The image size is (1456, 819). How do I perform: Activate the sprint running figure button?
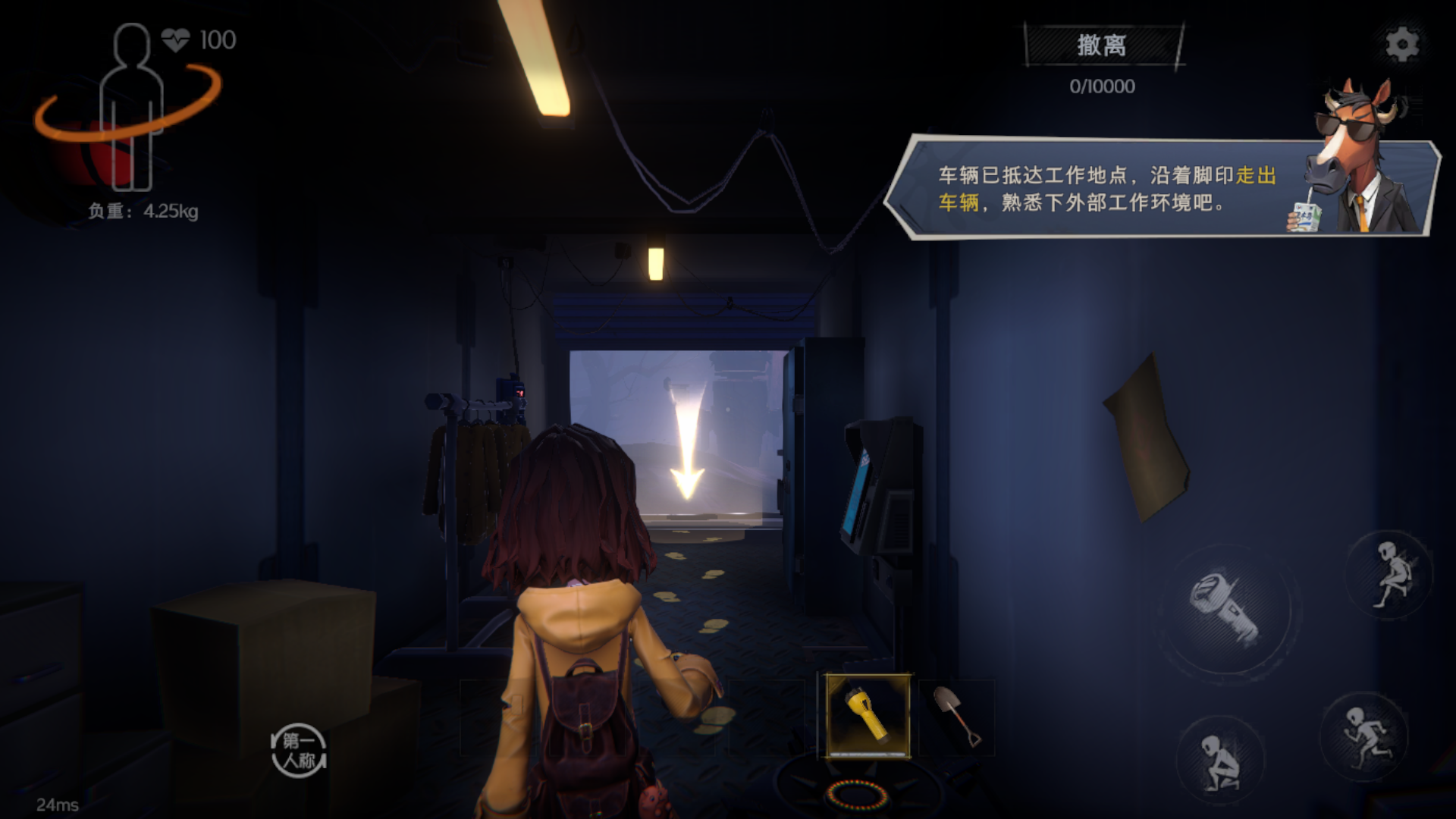1364,736
